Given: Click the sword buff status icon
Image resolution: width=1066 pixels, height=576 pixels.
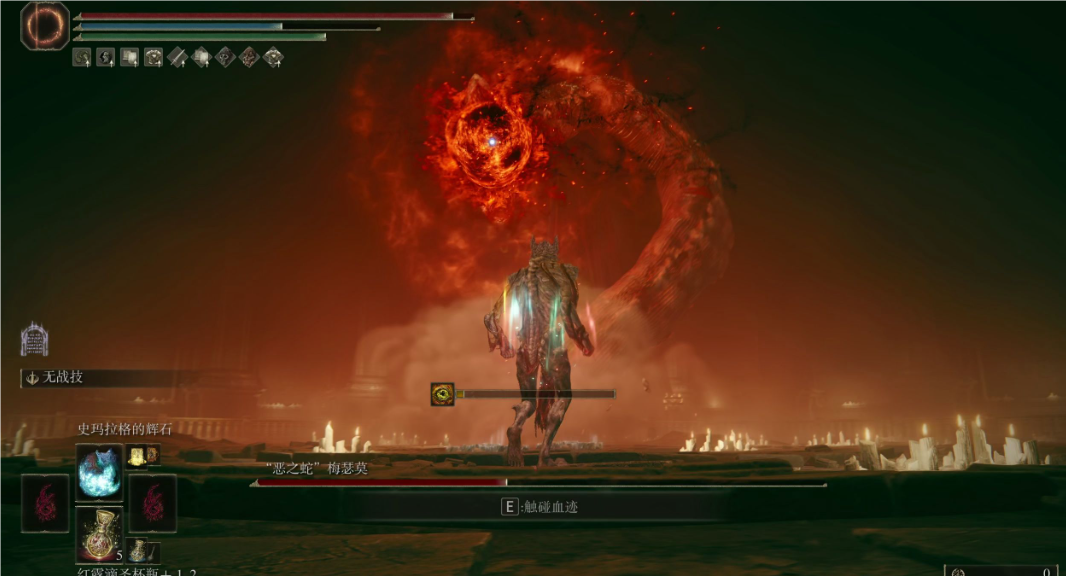Looking at the screenshot, I should (177, 57).
